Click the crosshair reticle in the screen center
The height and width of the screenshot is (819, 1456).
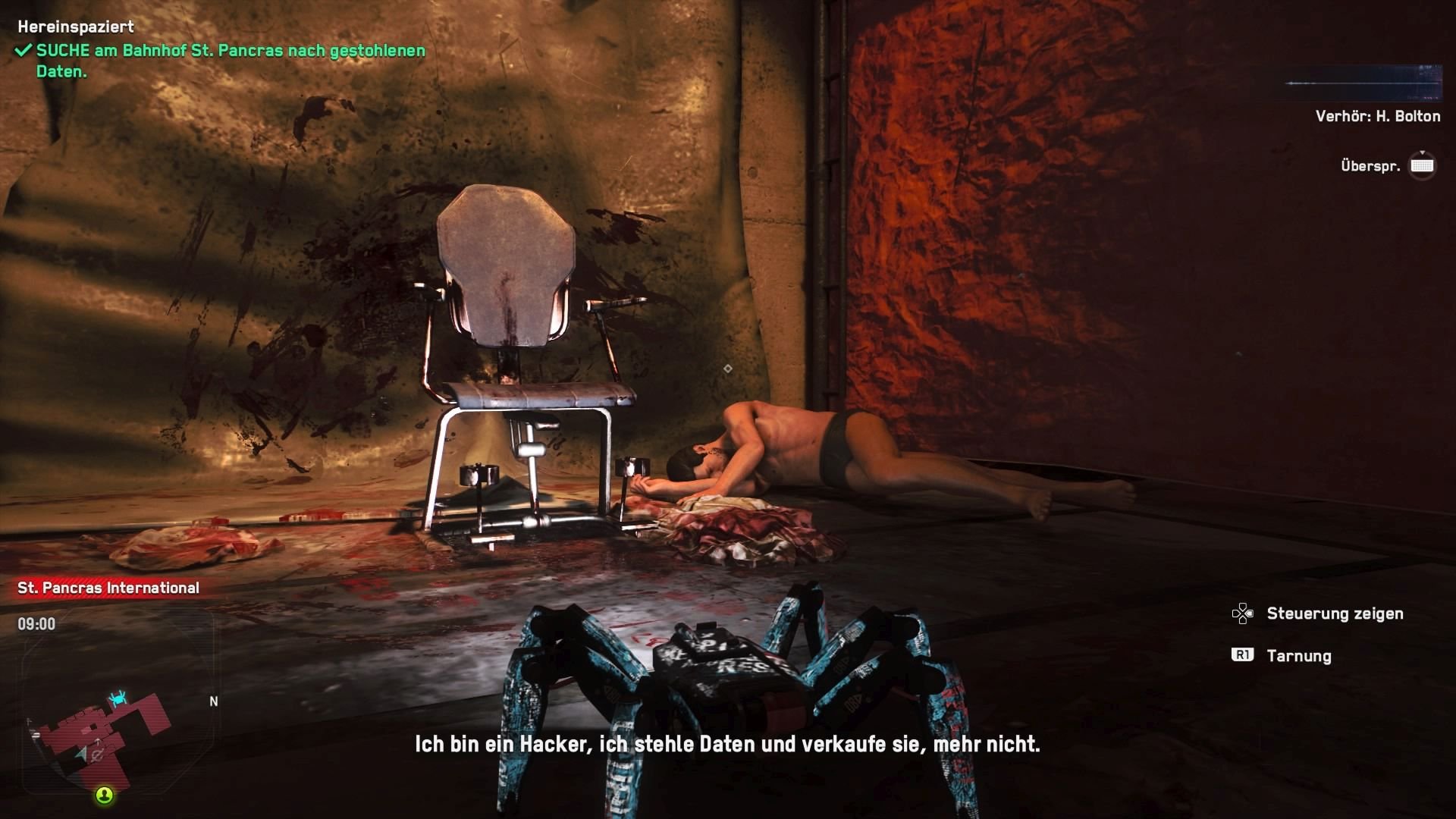730,367
